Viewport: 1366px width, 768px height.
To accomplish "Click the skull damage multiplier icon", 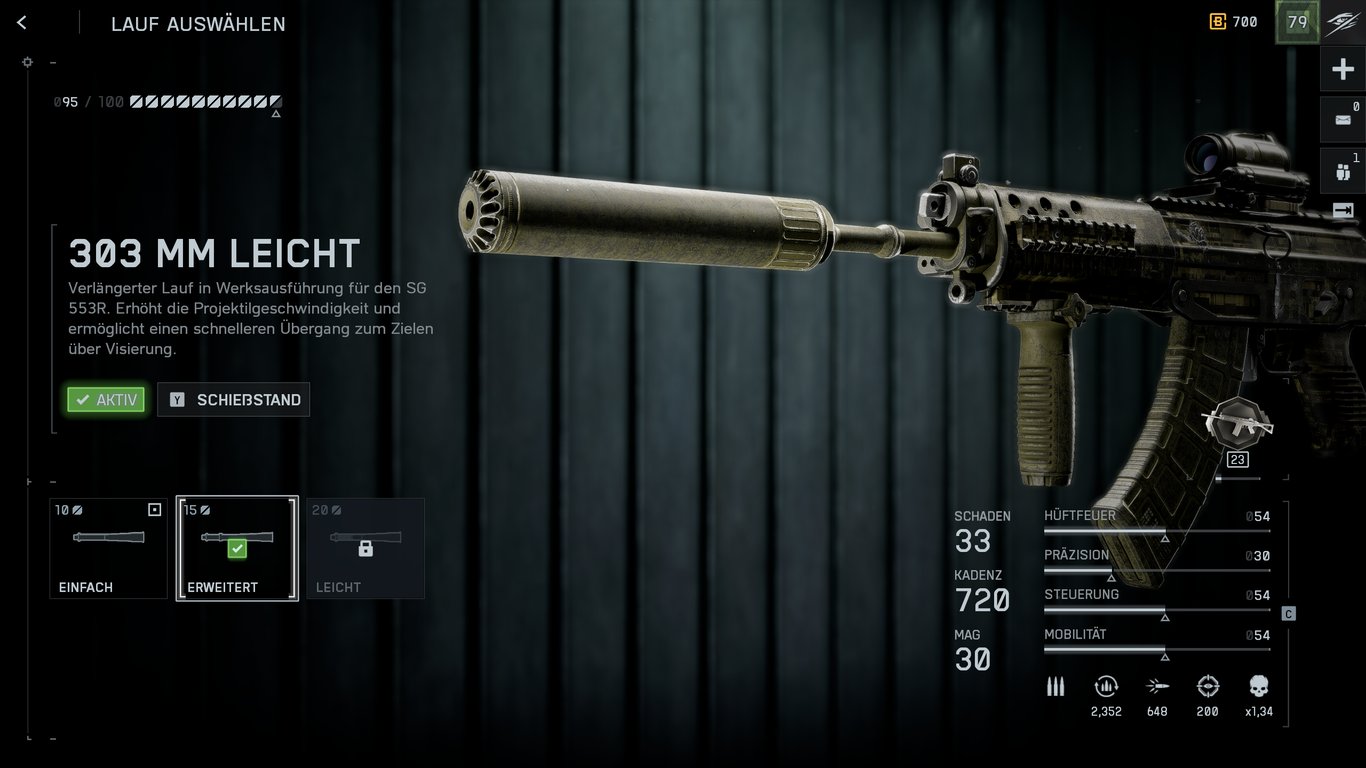I will tap(1257, 687).
